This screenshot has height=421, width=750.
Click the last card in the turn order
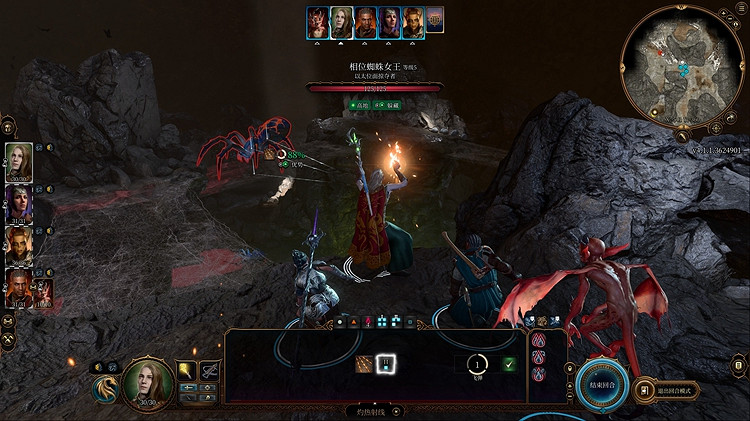pyautogui.click(x=435, y=22)
